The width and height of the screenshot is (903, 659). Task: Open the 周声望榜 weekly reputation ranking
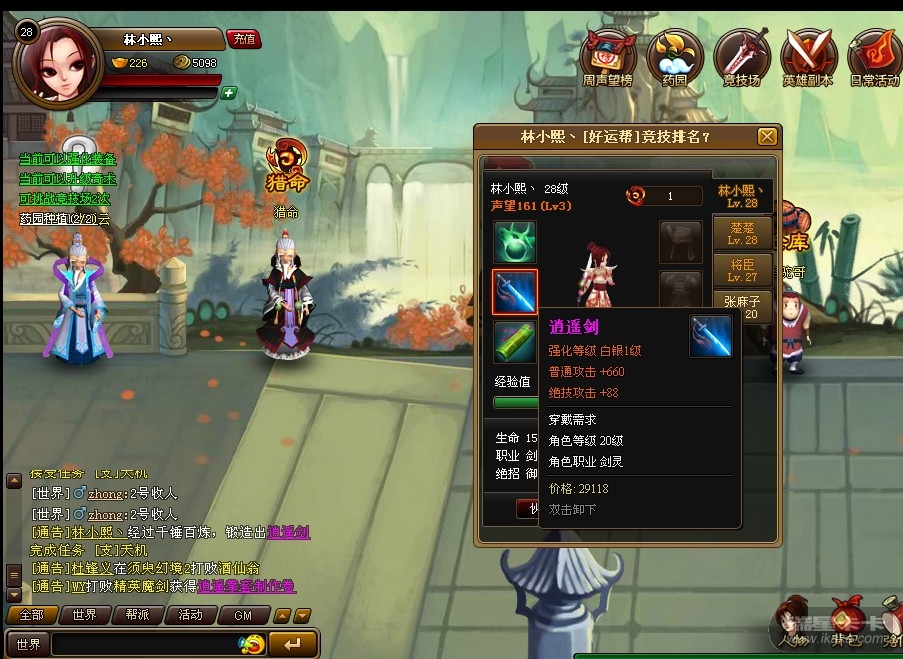click(x=609, y=55)
